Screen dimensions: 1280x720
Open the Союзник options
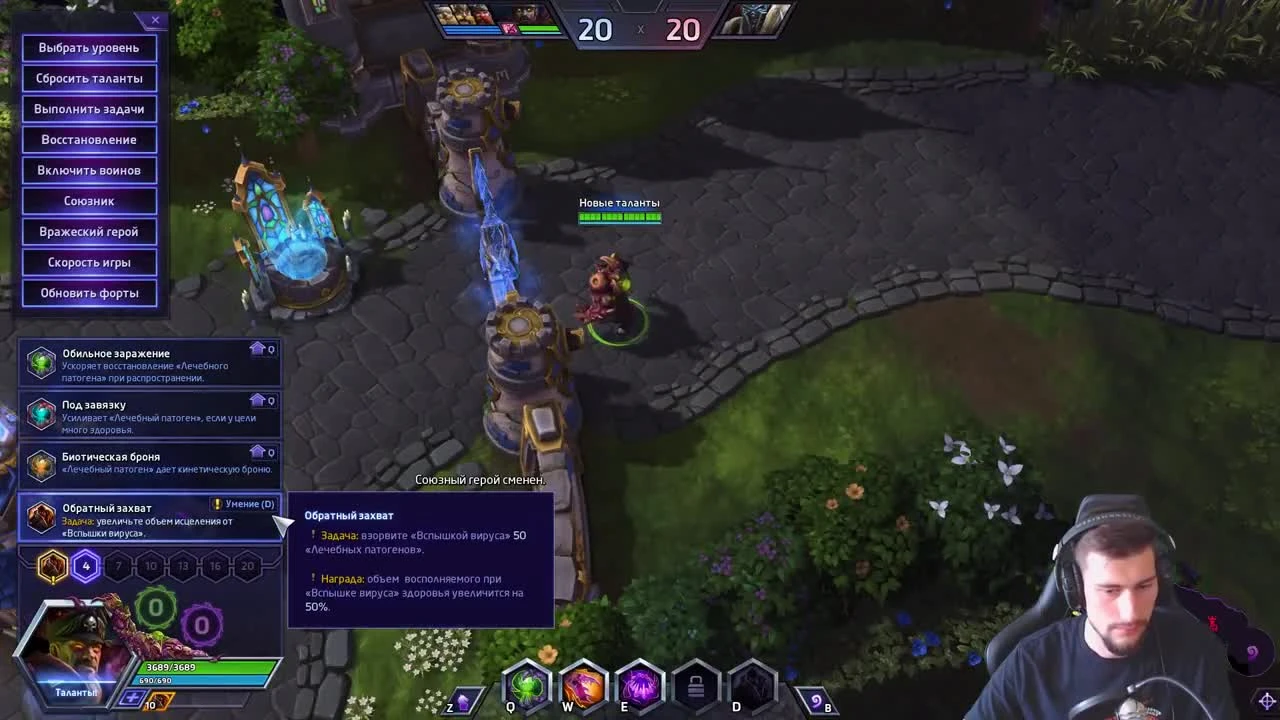[89, 200]
